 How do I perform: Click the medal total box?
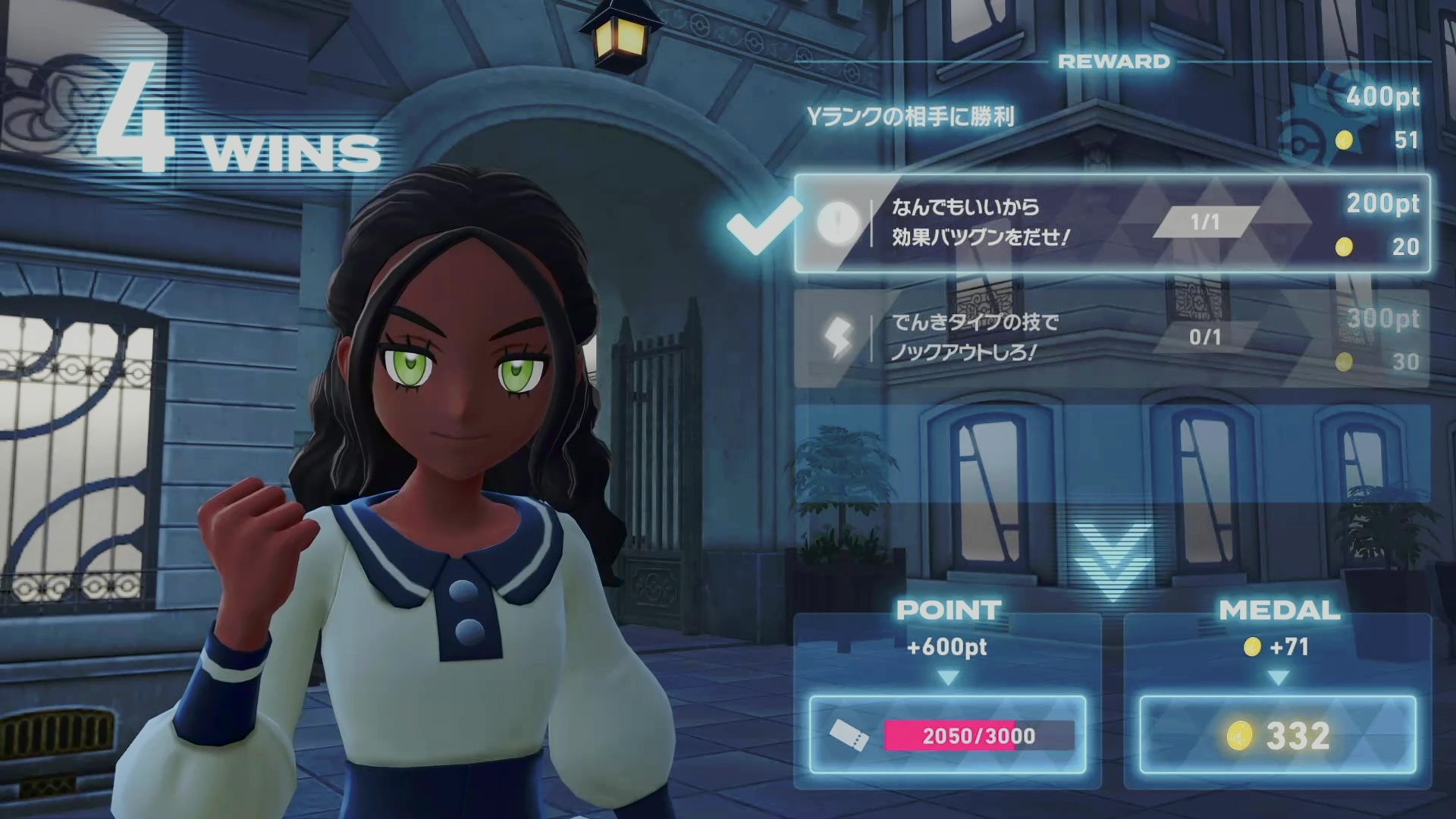pyautogui.click(x=1278, y=735)
